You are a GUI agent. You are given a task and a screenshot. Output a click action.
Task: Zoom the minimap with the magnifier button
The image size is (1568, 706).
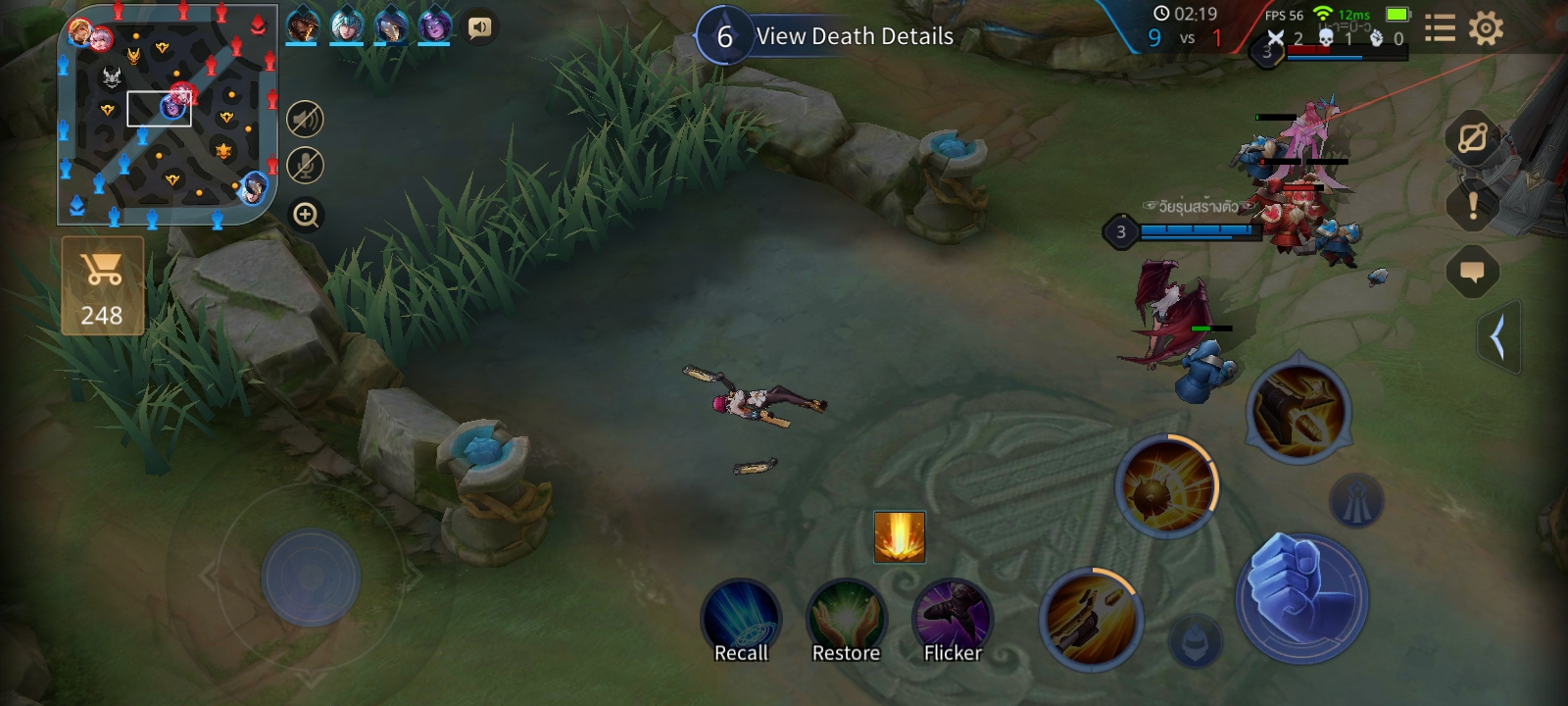click(x=306, y=215)
